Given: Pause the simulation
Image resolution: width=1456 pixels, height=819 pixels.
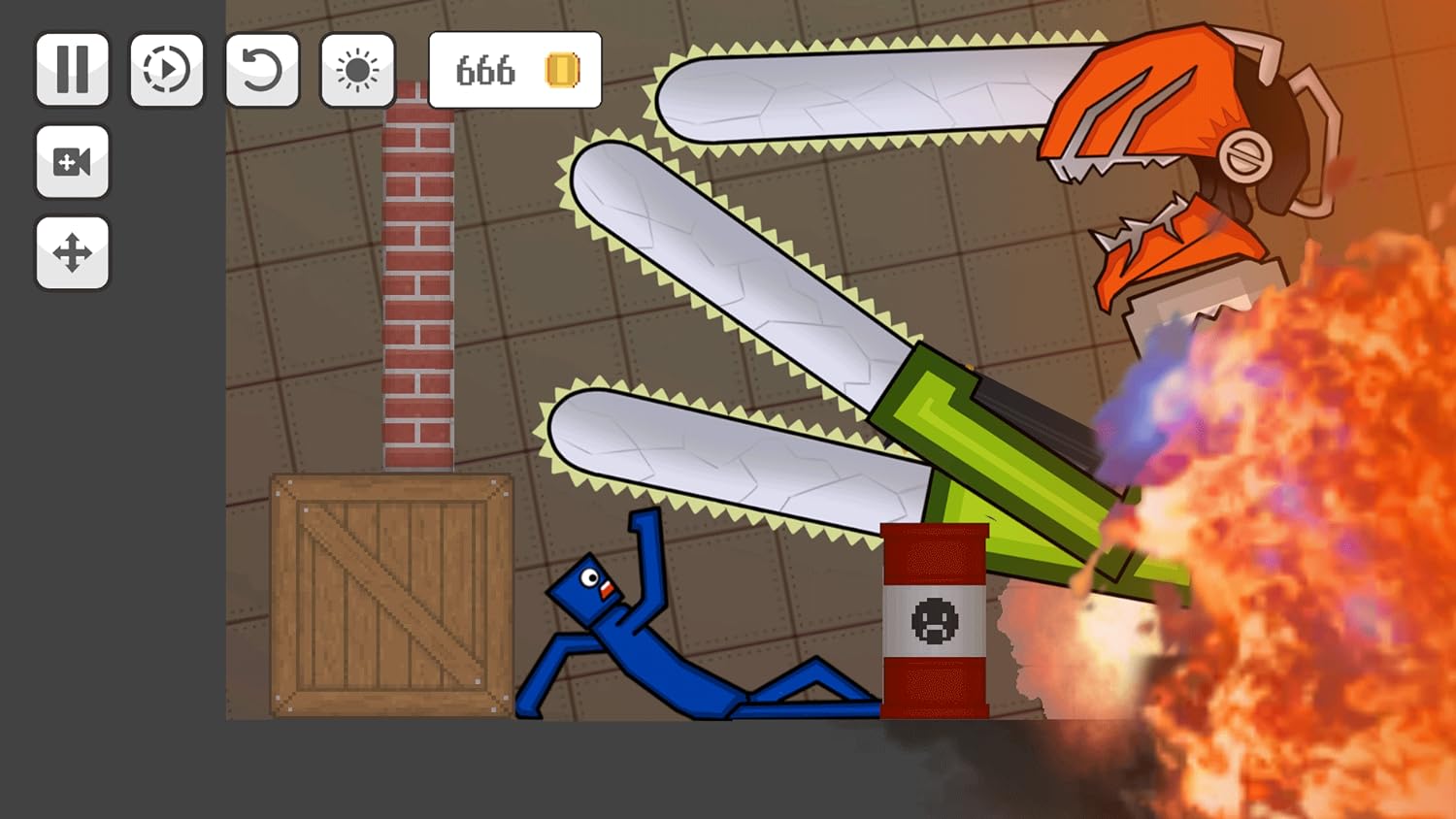Looking at the screenshot, I should click(x=73, y=70).
